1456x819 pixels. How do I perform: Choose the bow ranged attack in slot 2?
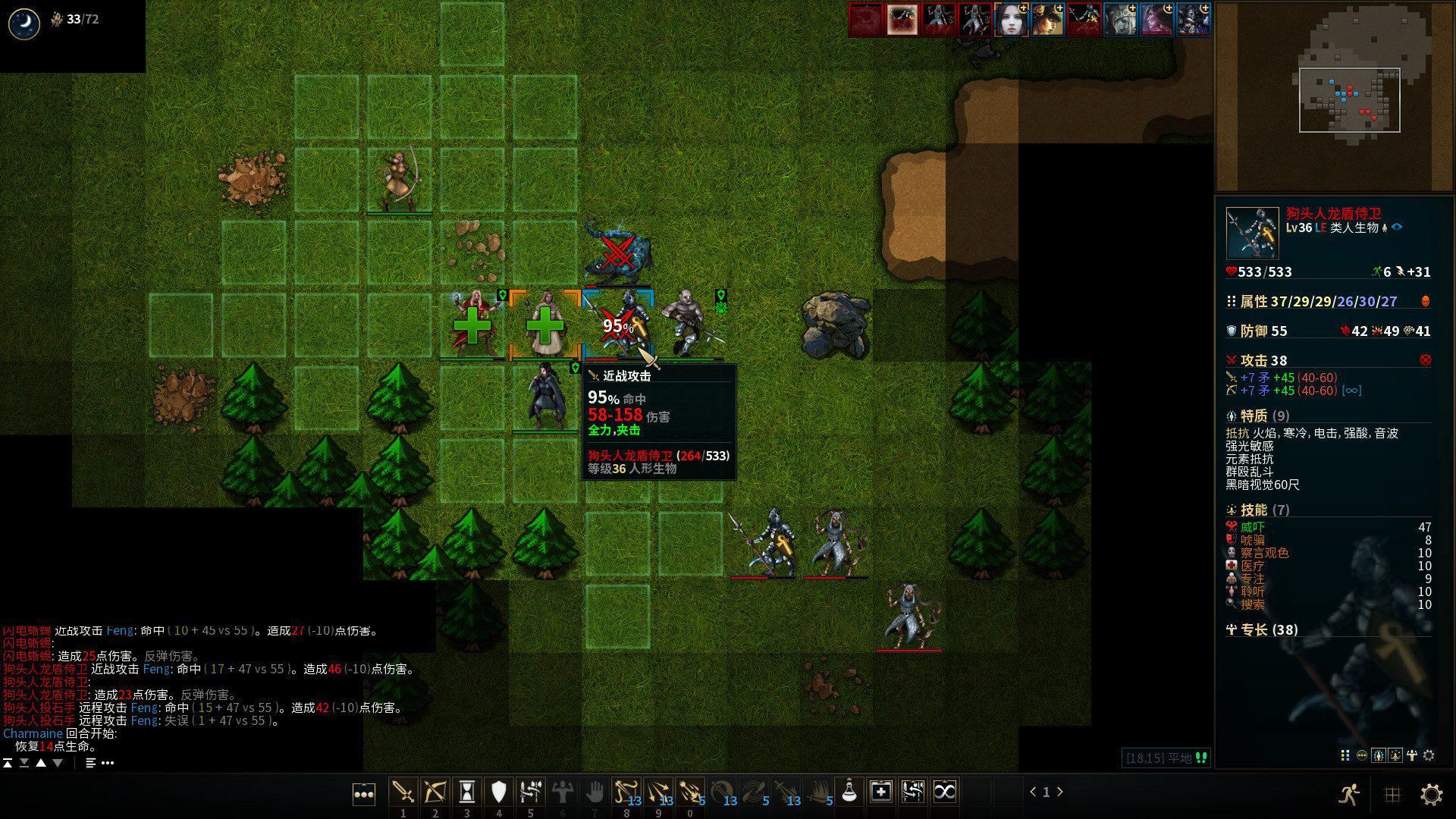(435, 792)
